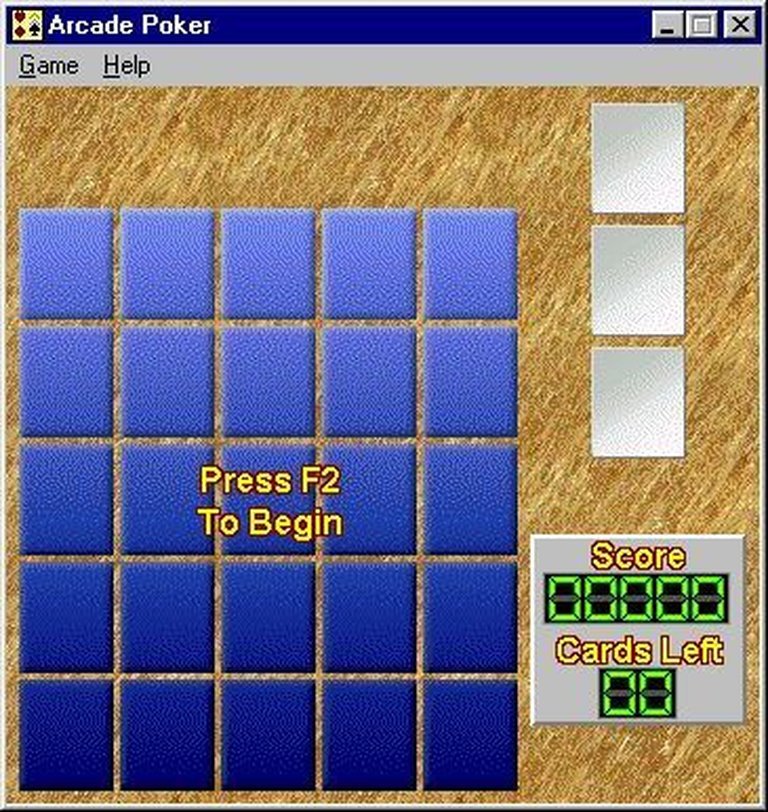Open the Game menu
Image resolution: width=768 pixels, height=812 pixels.
[x=48, y=66]
